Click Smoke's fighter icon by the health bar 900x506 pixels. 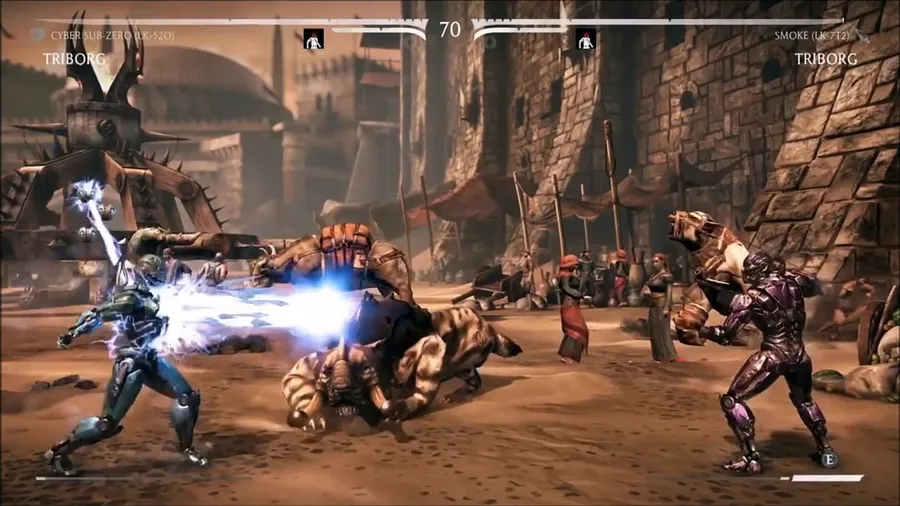point(586,40)
